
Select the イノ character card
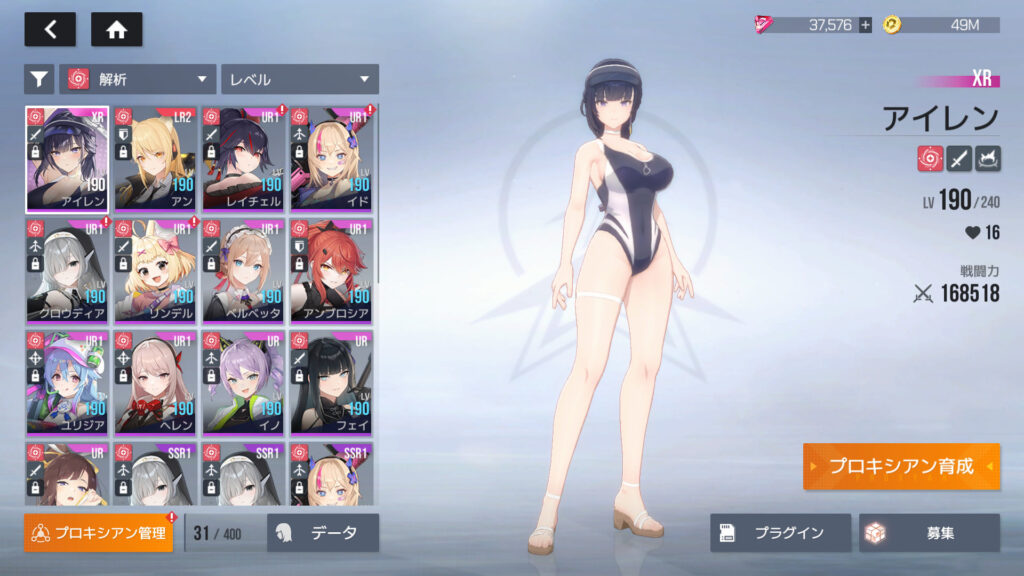click(243, 382)
